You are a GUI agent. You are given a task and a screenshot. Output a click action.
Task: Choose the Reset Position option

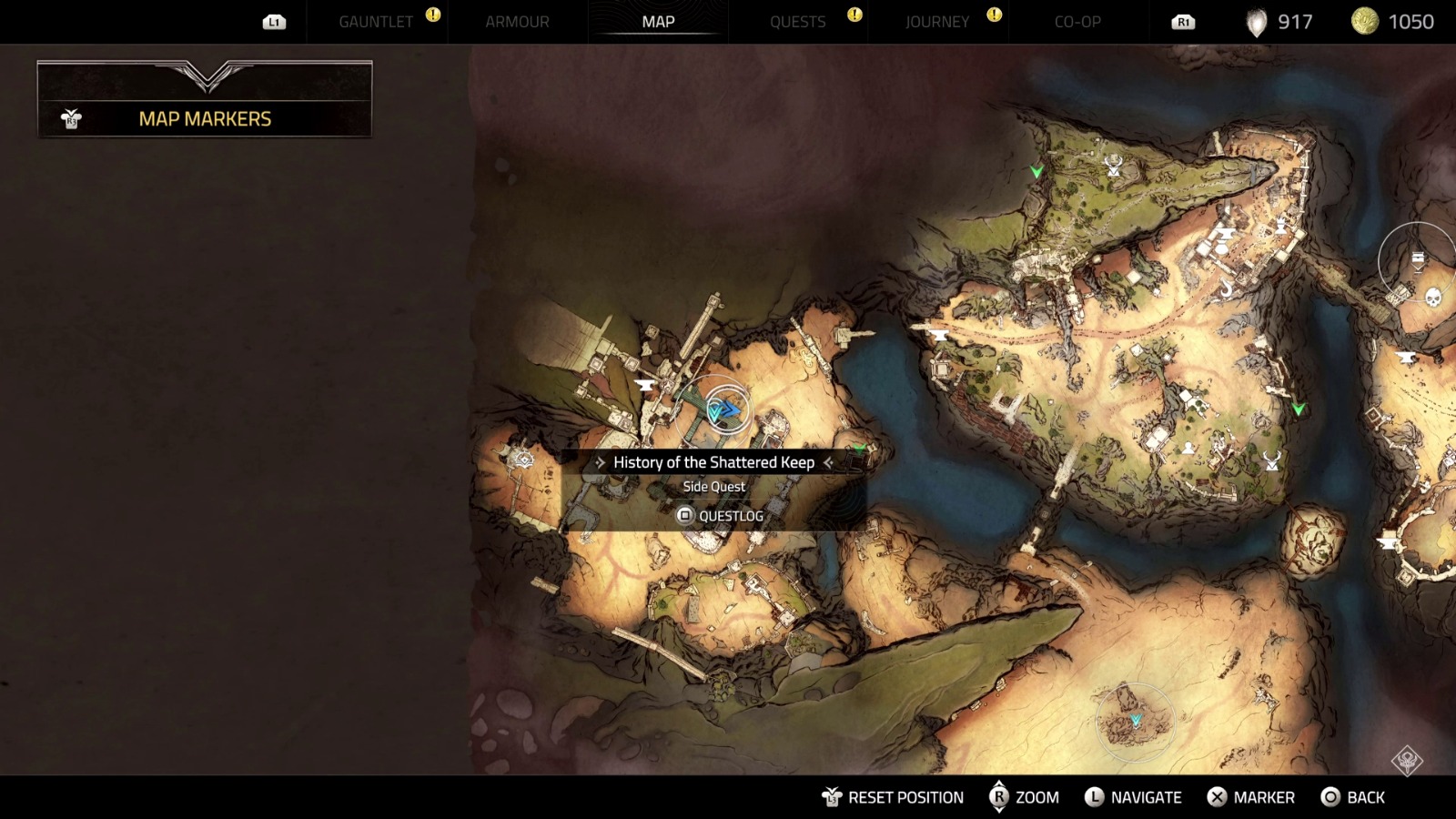[893, 797]
